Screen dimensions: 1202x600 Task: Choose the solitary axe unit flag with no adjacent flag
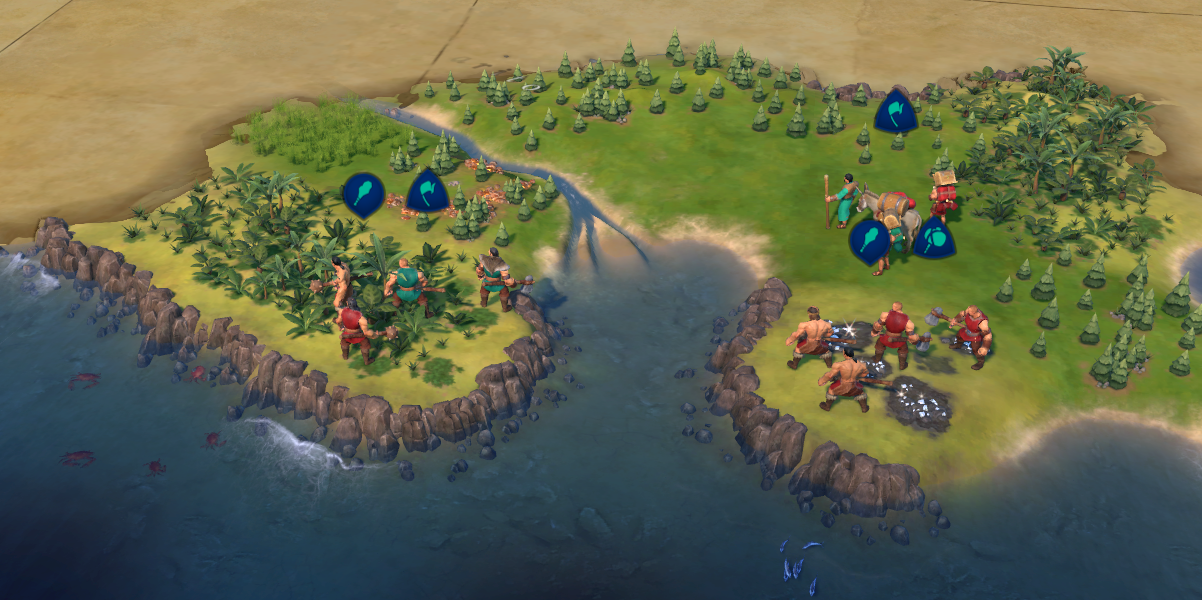point(895,111)
